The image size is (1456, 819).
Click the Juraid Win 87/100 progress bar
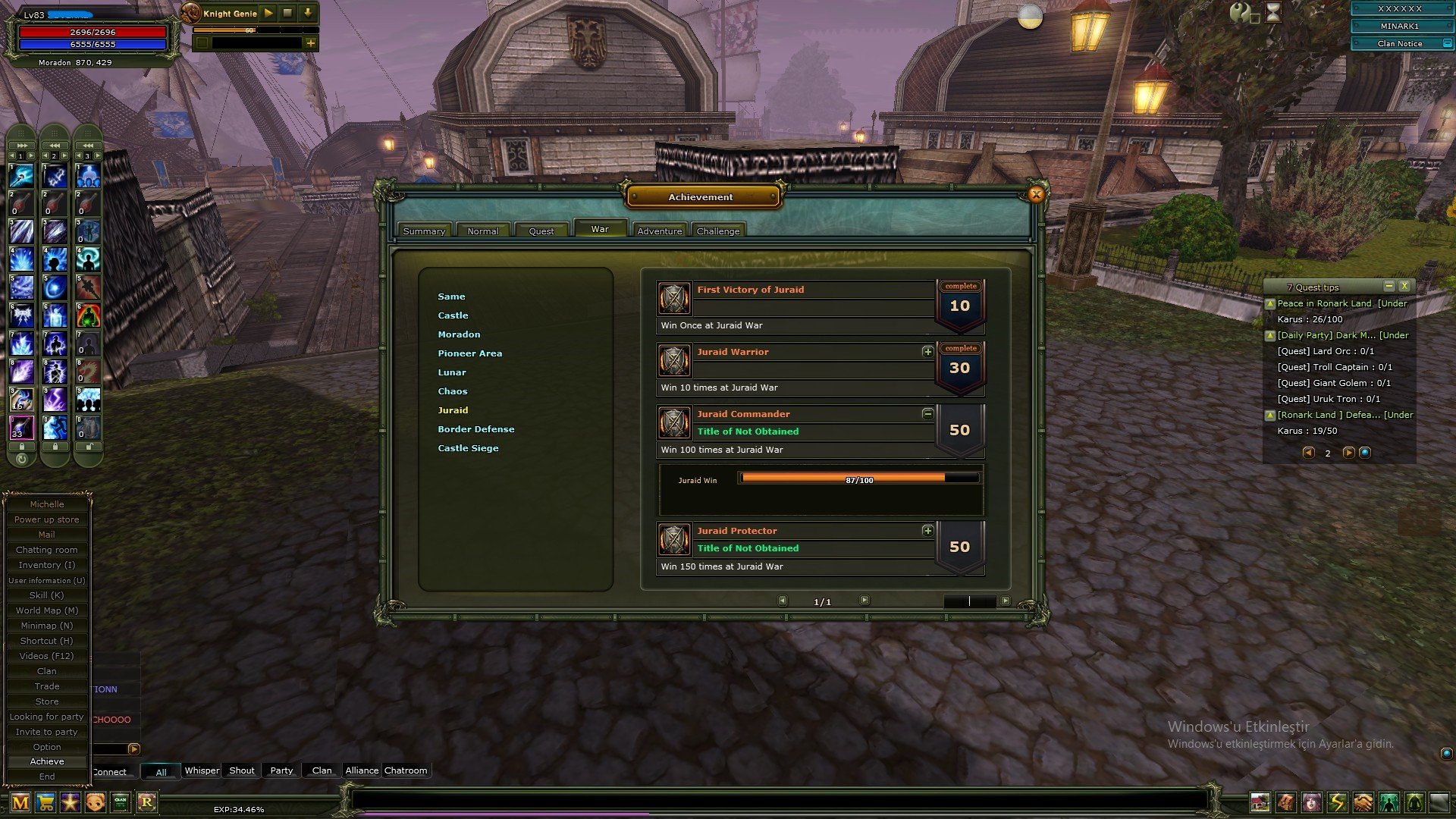859,479
